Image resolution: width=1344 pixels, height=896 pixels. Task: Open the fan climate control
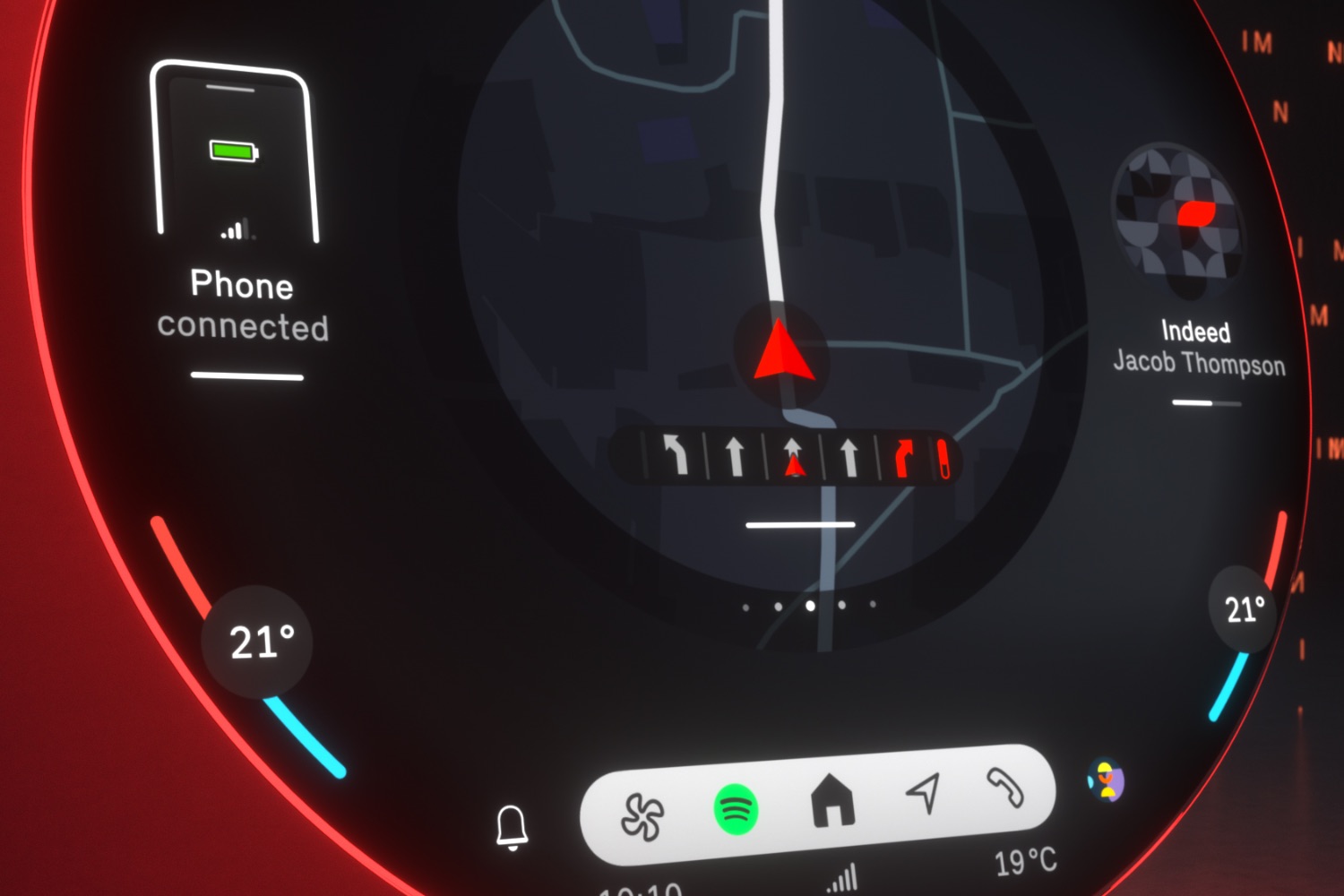click(x=642, y=815)
